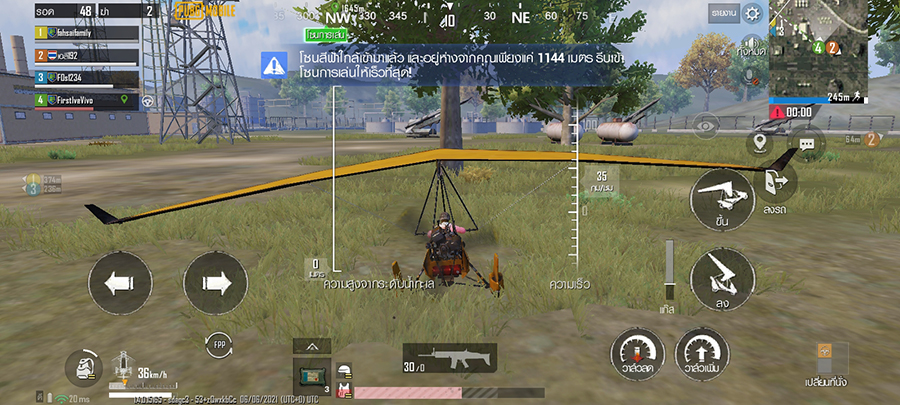Steer the glider right with the right arrow
900x405 pixels.
pos(216,283)
